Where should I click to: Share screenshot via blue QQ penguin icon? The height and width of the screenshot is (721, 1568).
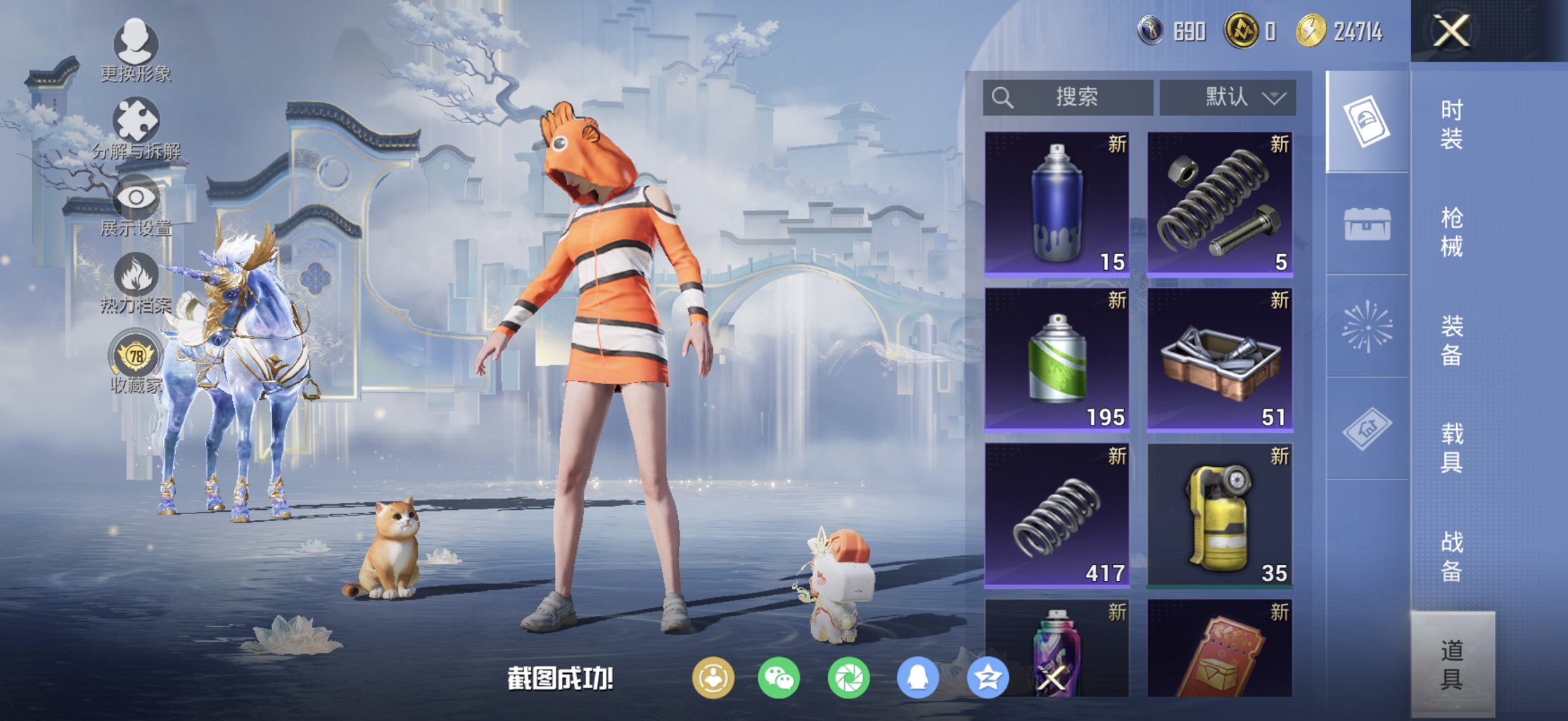pyautogui.click(x=917, y=678)
